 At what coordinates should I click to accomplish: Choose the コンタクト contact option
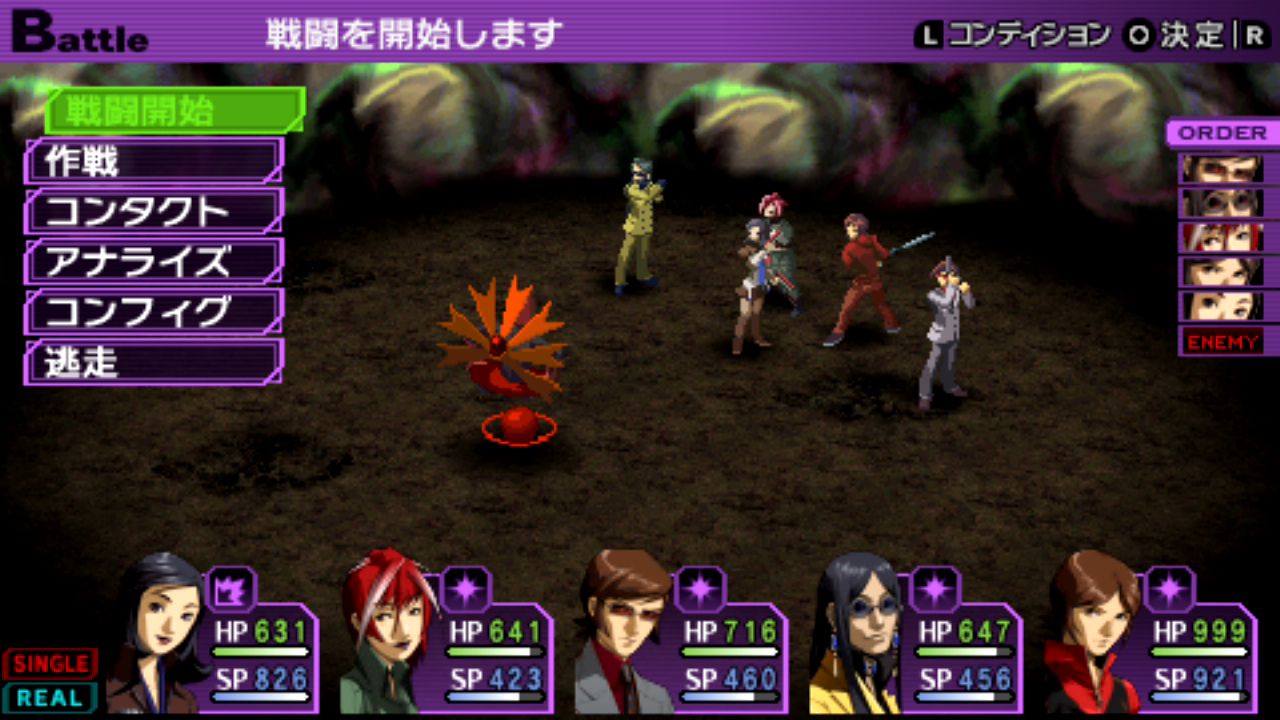[x=153, y=211]
